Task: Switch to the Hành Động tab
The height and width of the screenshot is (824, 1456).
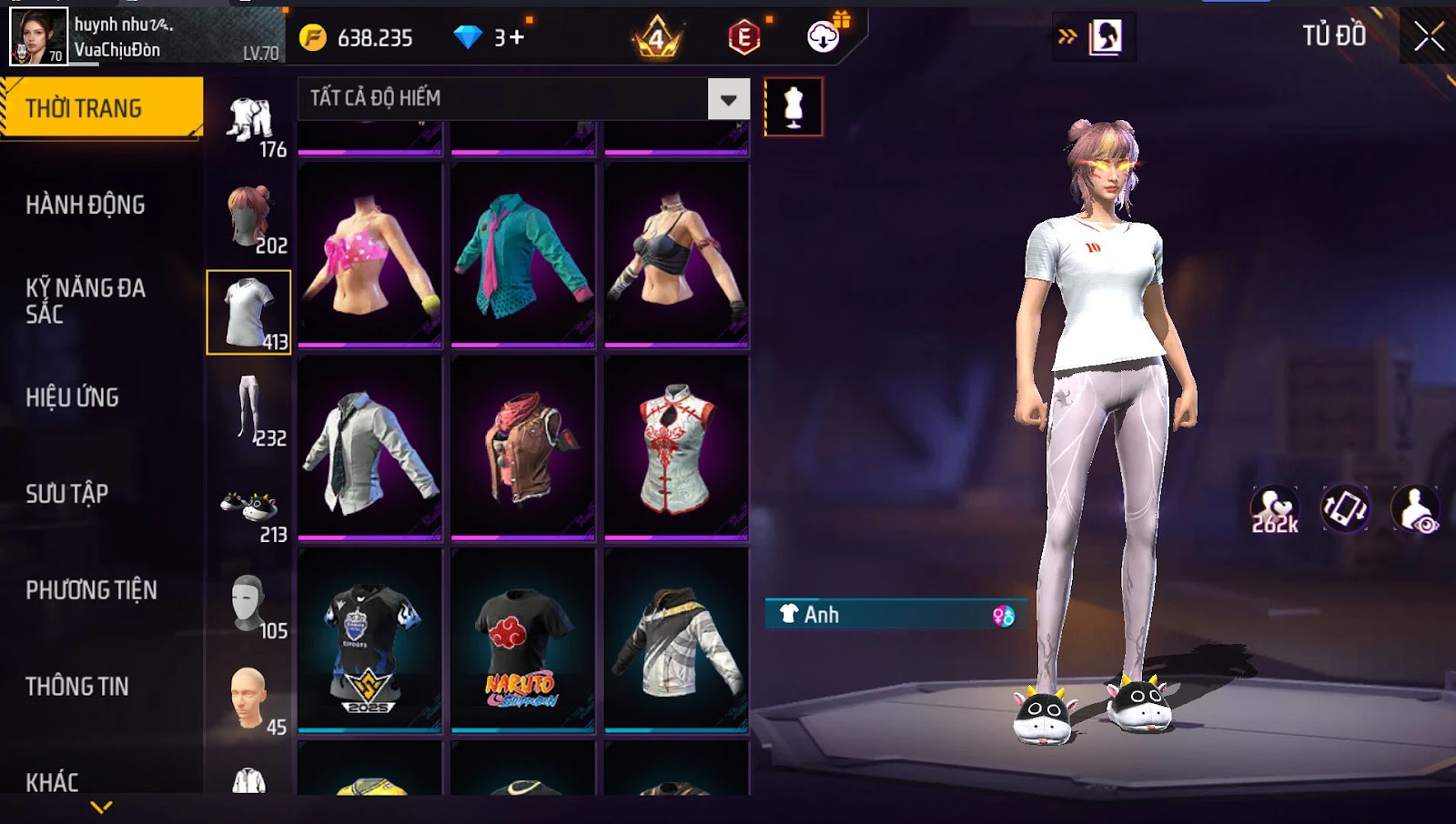Action: (86, 205)
